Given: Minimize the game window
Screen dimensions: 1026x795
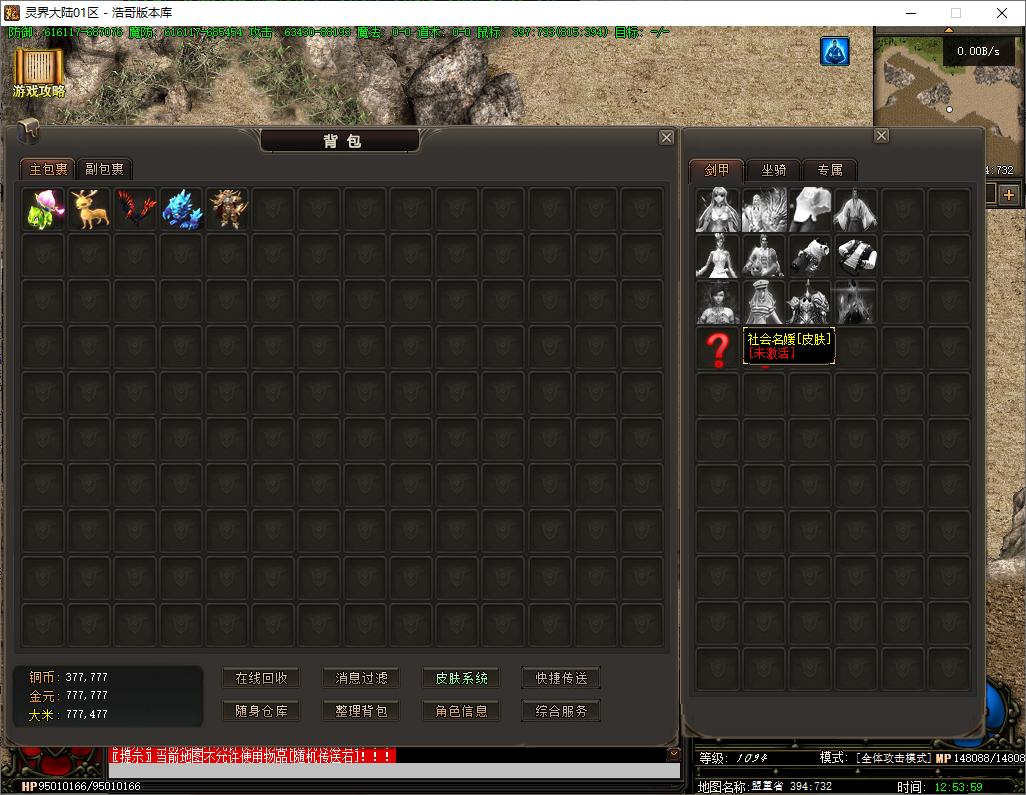Looking at the screenshot, I should 910,13.
